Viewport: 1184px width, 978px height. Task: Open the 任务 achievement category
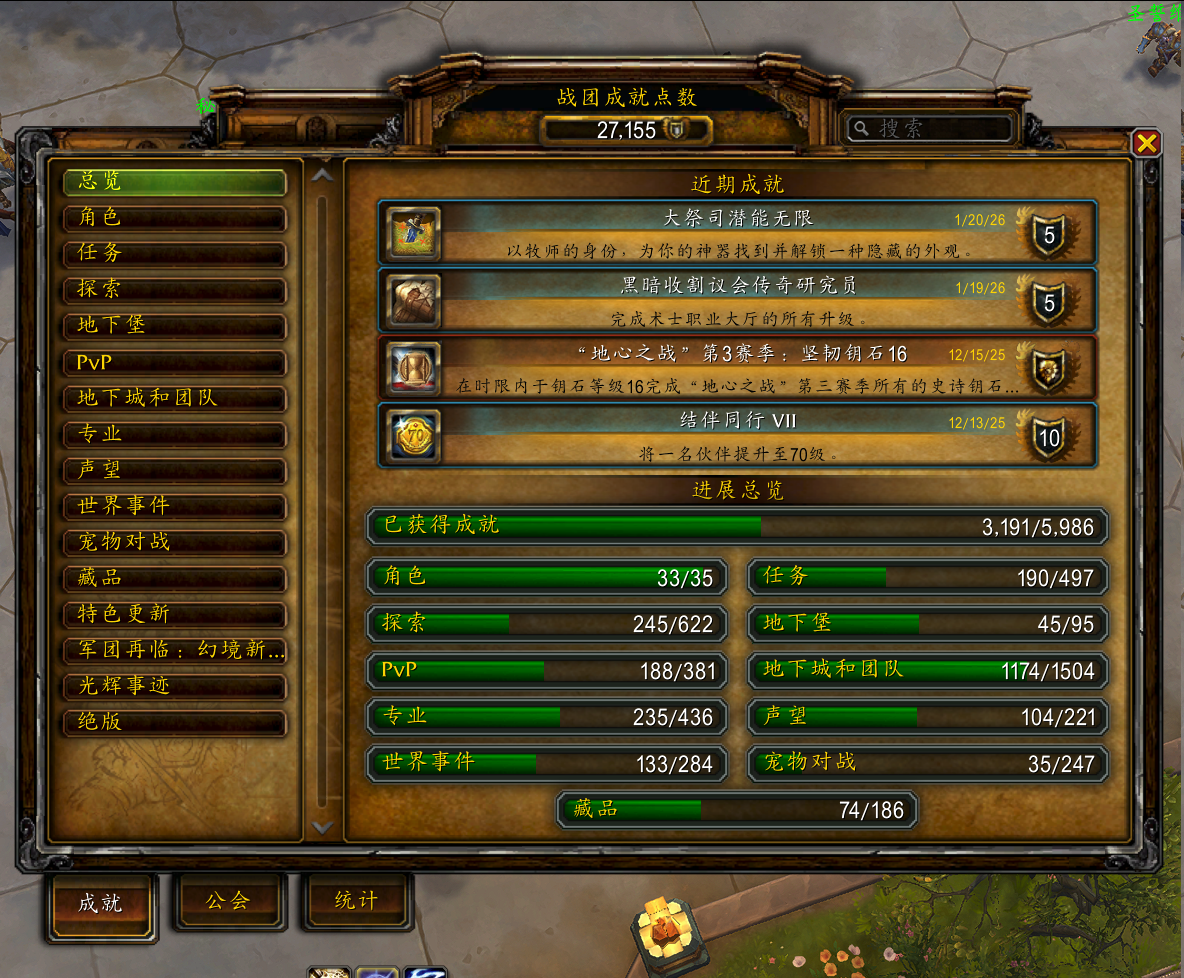point(174,253)
